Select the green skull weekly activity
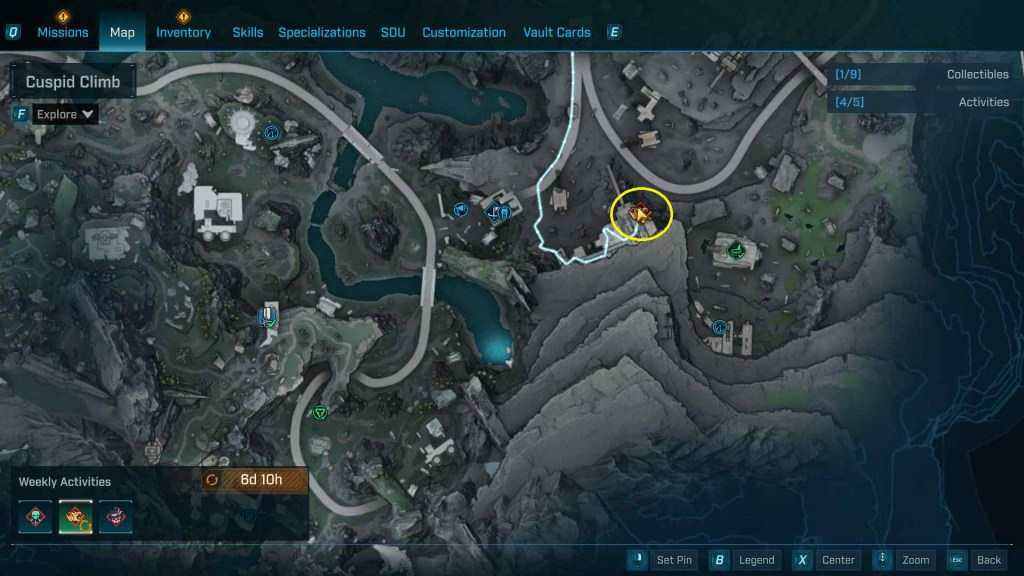The width and height of the screenshot is (1024, 576). pyautogui.click(x=36, y=516)
